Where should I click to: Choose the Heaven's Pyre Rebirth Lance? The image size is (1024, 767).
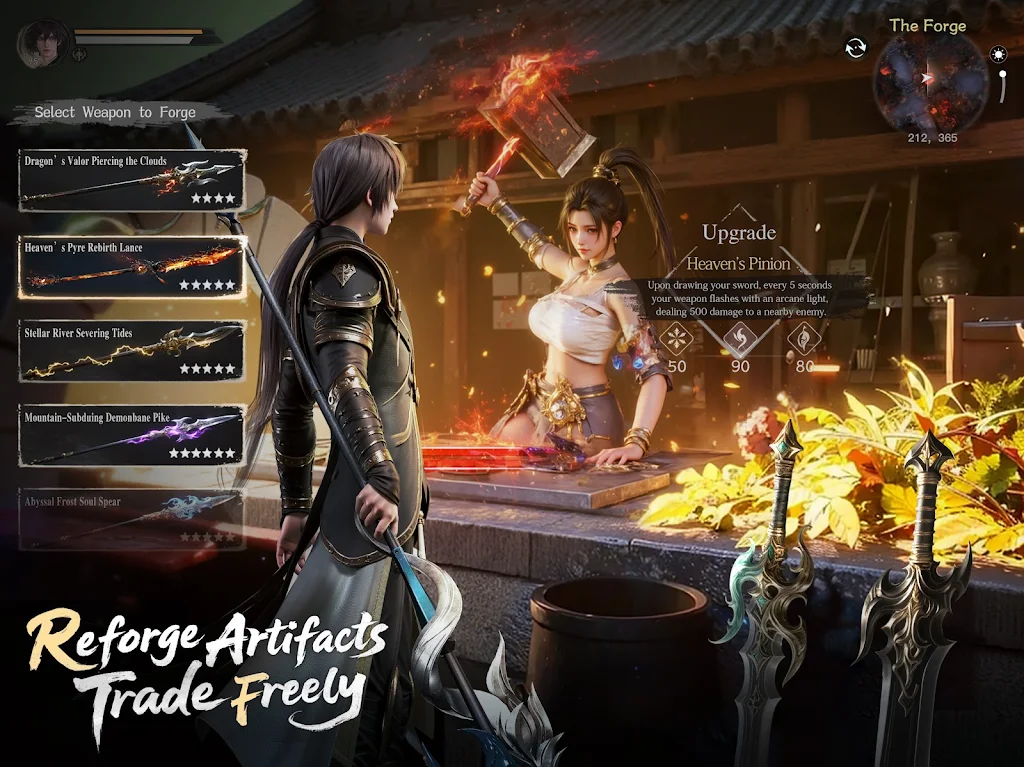132,267
